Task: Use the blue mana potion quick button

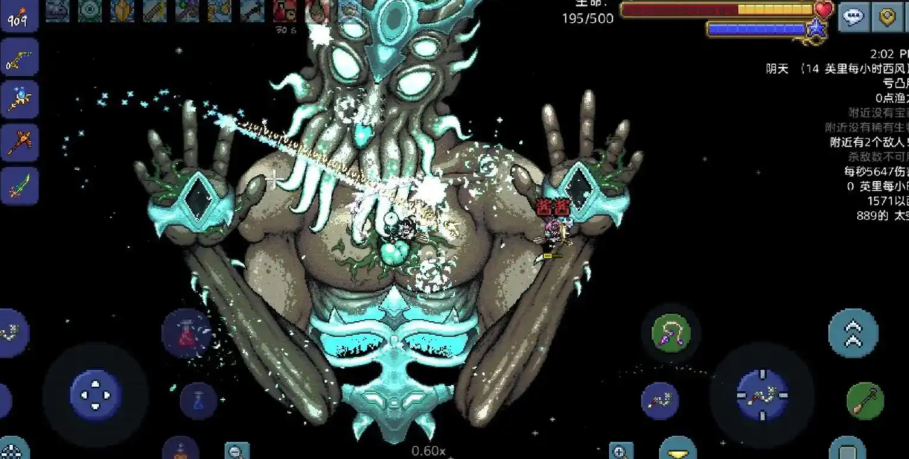Action: [x=198, y=400]
